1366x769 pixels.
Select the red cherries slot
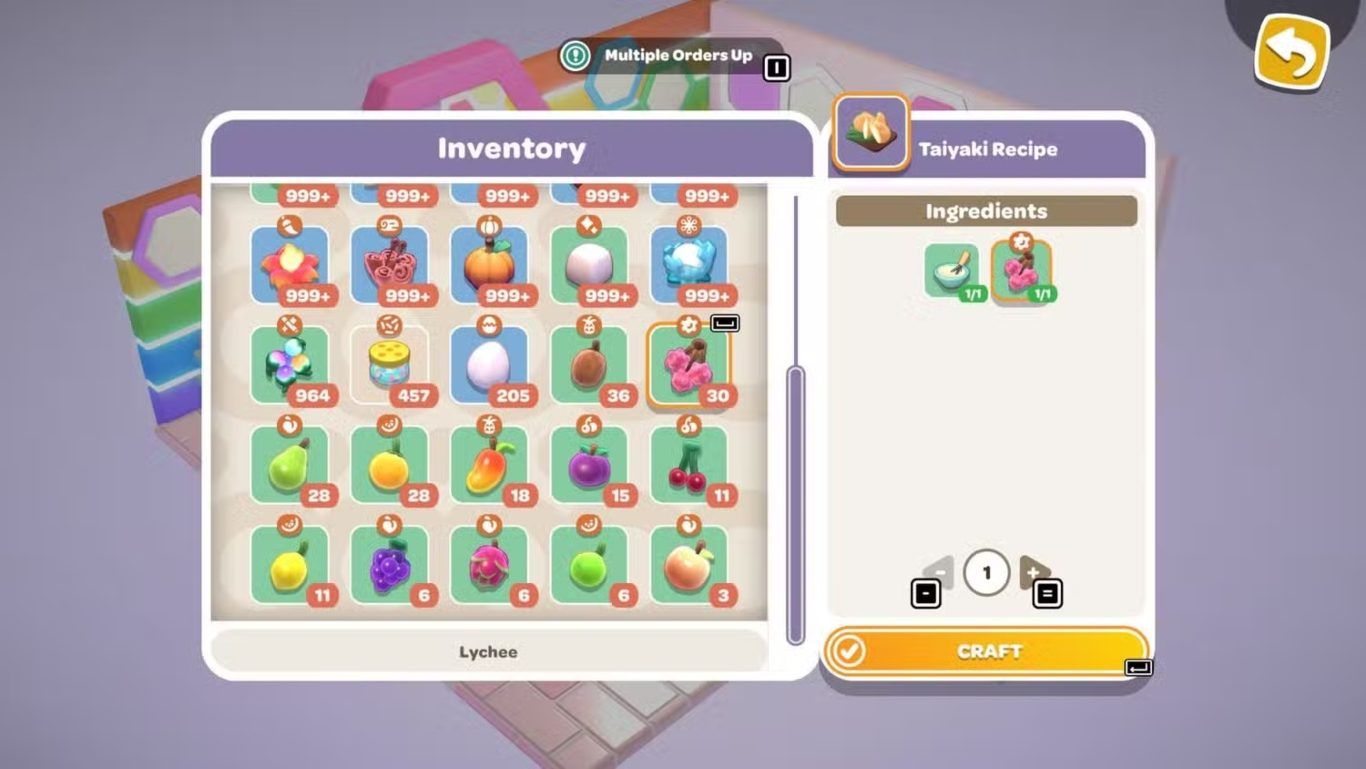(x=689, y=466)
